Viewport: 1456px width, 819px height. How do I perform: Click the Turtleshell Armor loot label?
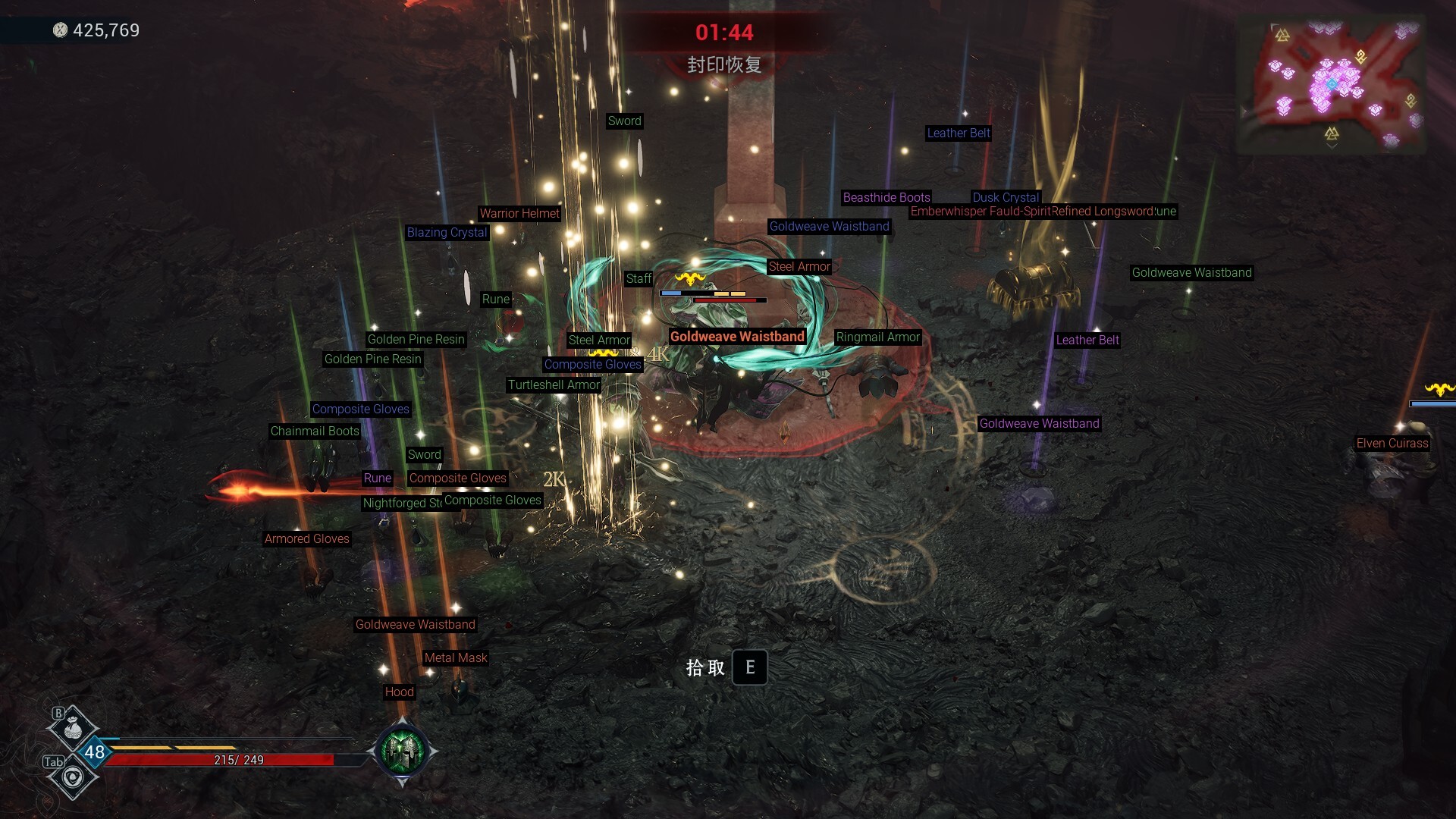coord(554,385)
